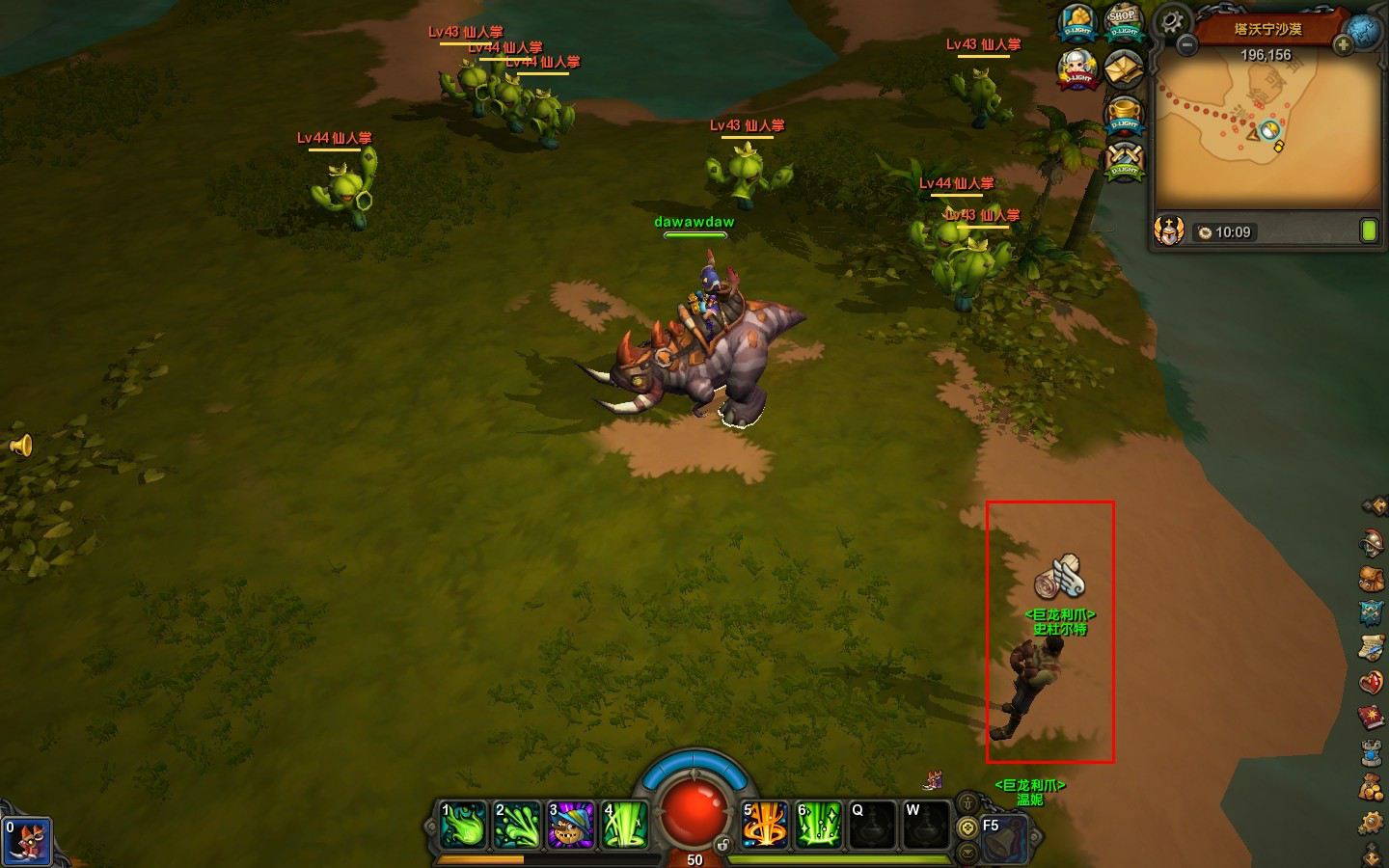The image size is (1389, 868).
Task: Click the silver-haired girl portrait icon
Action: [x=1077, y=69]
